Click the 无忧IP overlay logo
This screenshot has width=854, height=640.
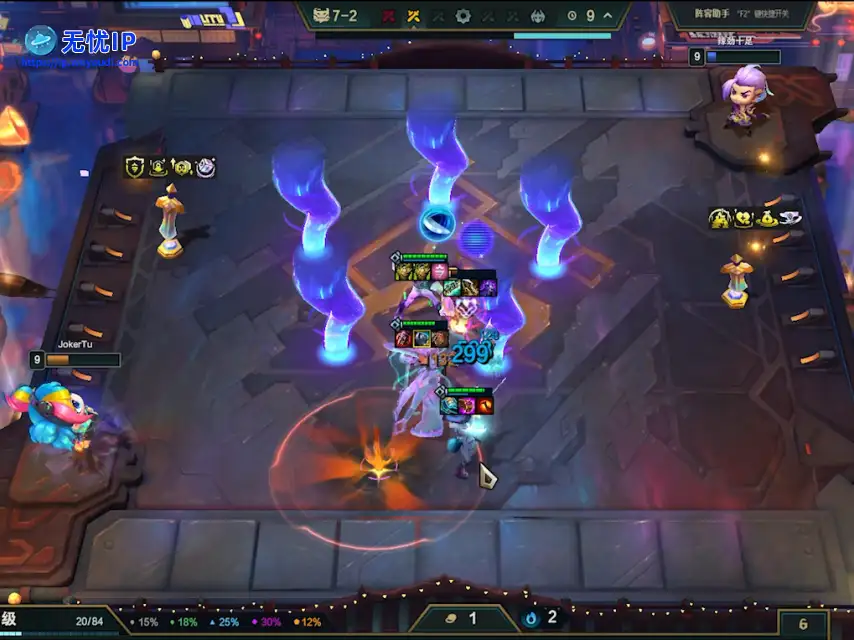coord(80,42)
